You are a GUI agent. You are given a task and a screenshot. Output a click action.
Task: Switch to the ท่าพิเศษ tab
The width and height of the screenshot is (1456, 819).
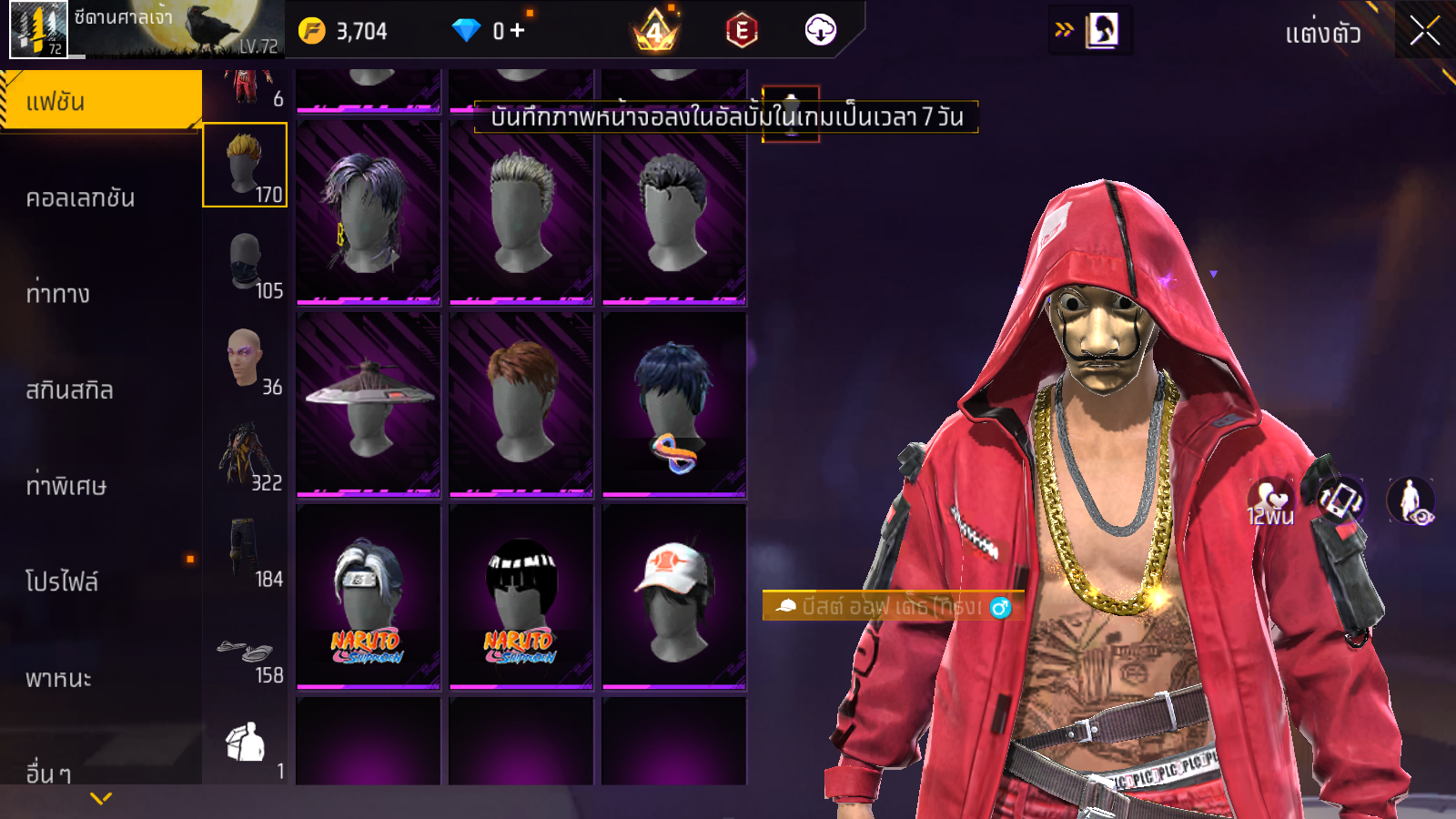[66, 486]
